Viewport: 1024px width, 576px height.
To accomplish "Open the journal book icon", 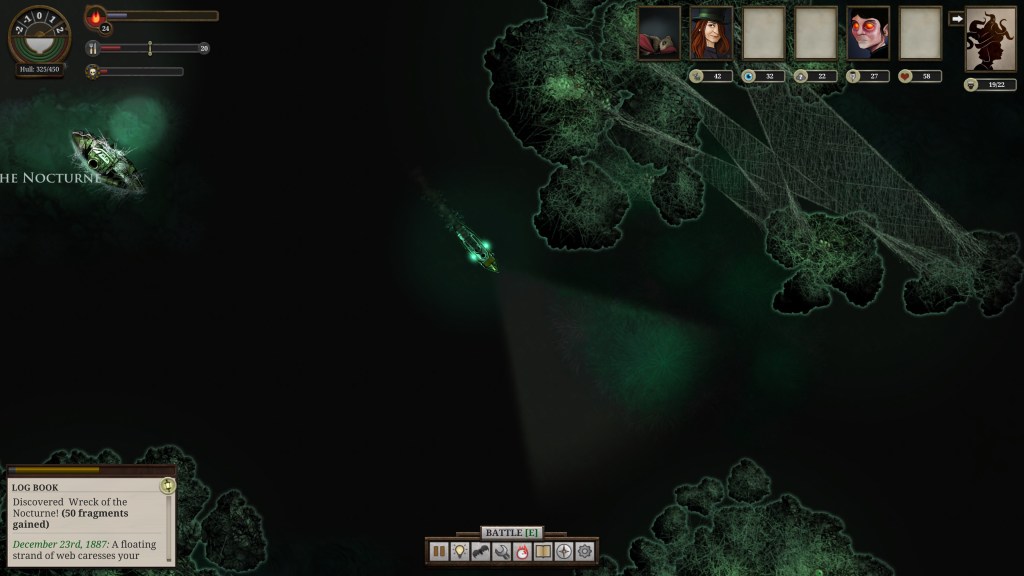I will pos(543,551).
